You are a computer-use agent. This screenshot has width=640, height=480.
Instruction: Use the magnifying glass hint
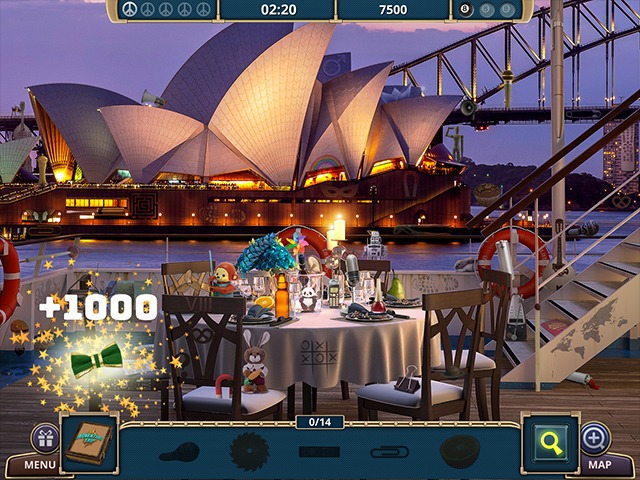coord(549,439)
